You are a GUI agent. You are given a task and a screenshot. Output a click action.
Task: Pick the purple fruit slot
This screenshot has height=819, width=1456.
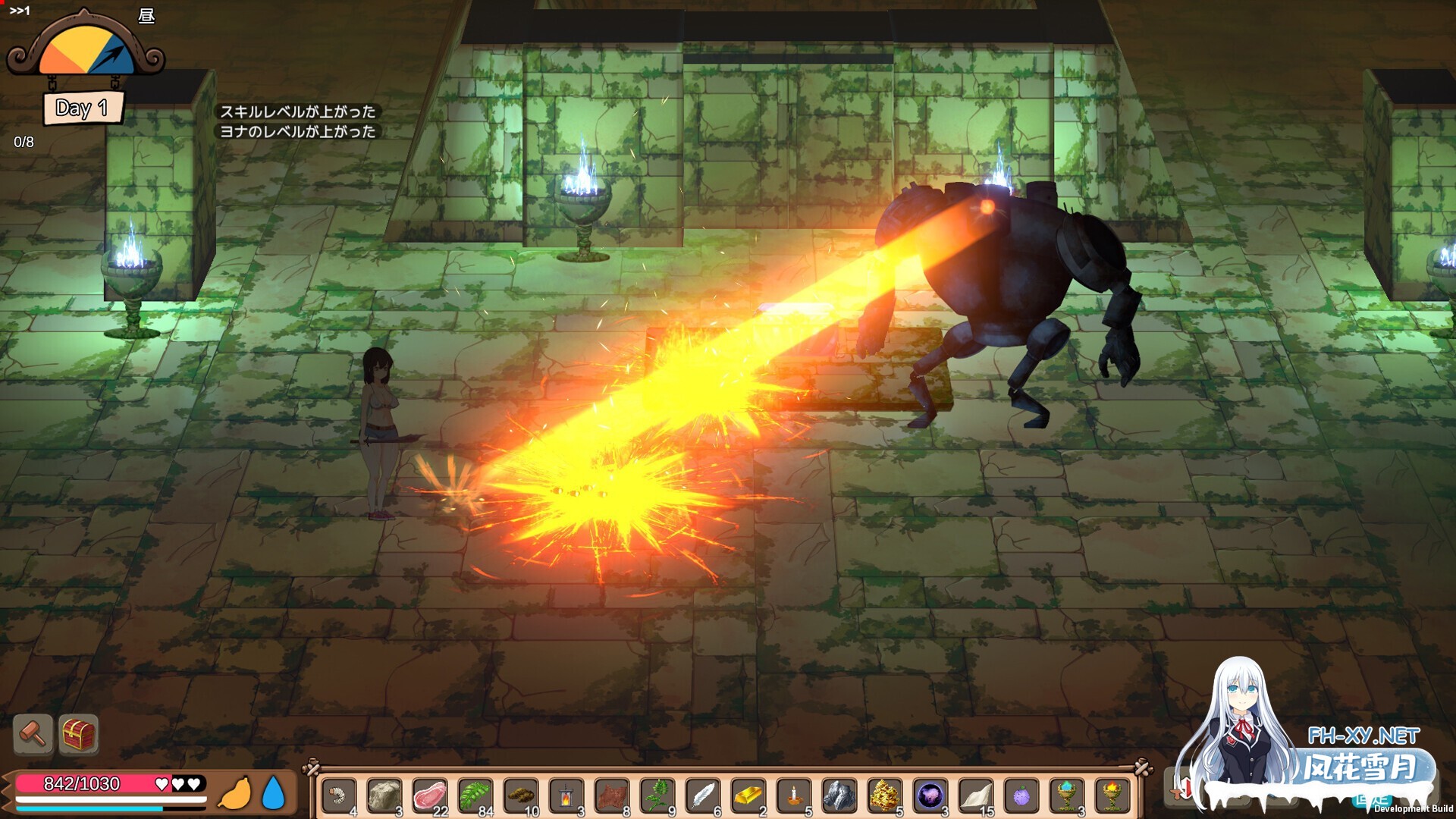pos(1021,796)
